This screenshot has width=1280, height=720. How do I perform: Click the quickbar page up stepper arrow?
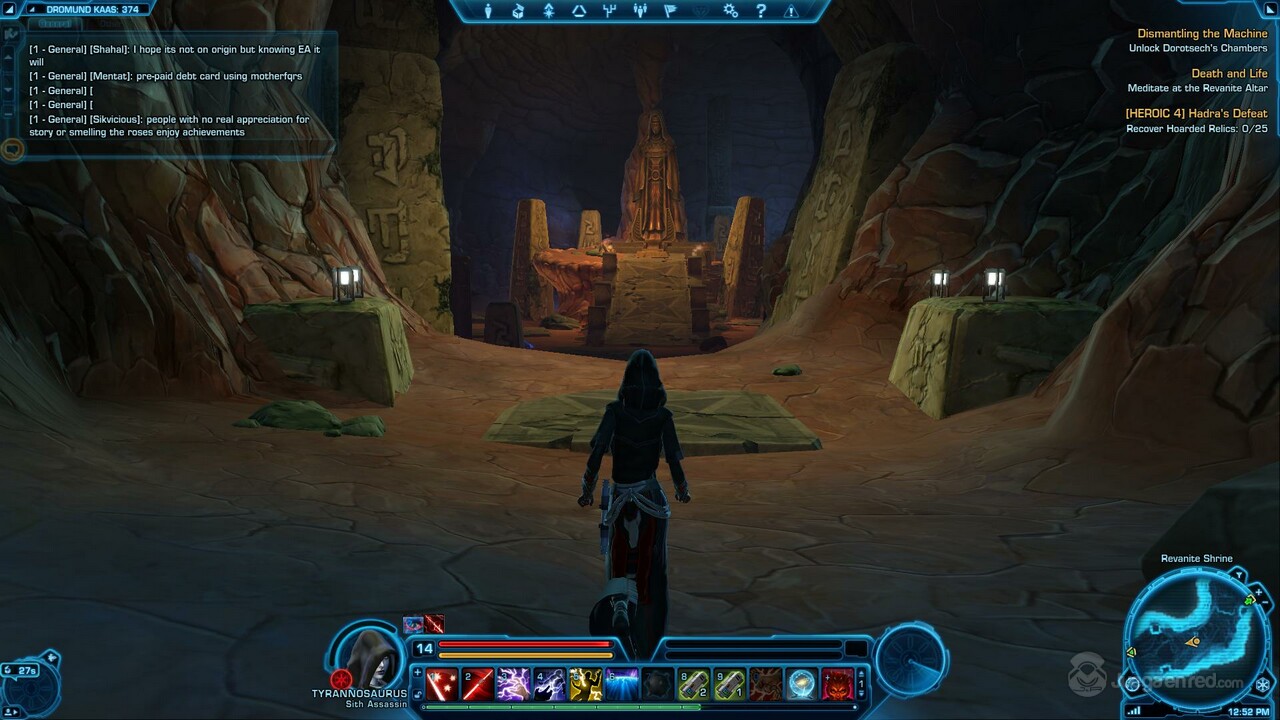860,674
